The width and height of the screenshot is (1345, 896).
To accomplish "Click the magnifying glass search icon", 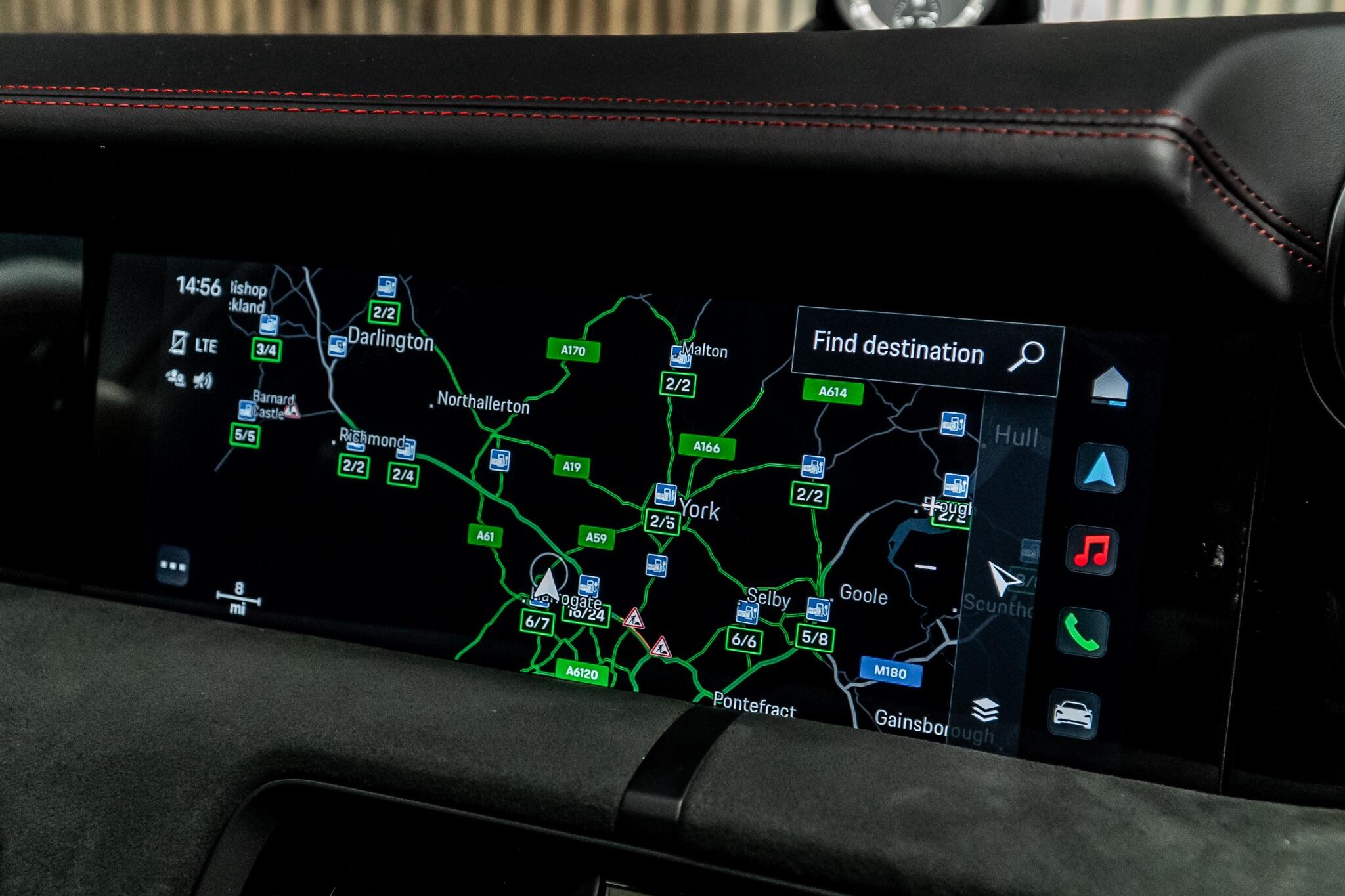I will coord(1026,356).
